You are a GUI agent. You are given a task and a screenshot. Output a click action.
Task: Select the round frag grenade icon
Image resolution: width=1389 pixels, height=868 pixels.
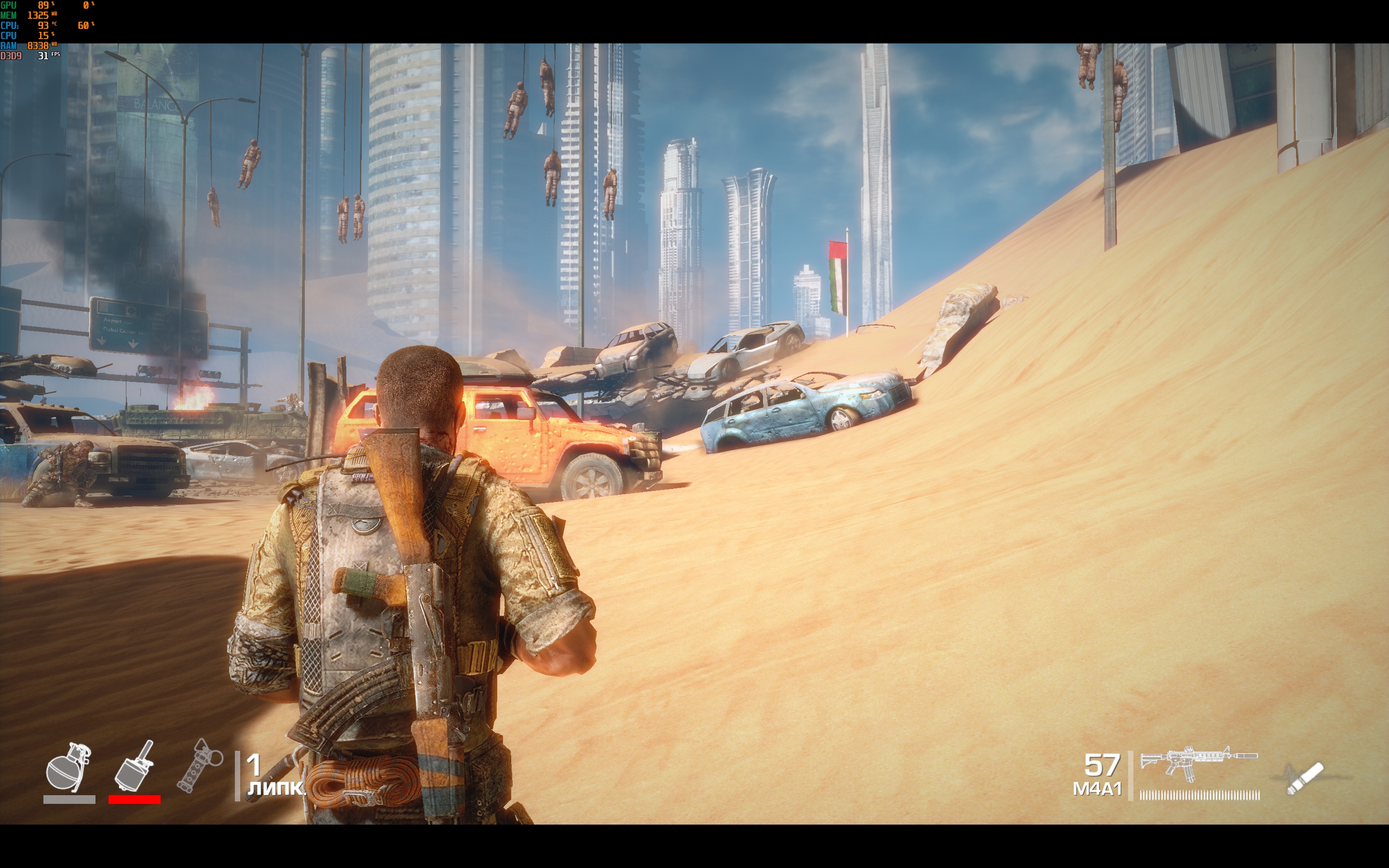pyautogui.click(x=69, y=767)
